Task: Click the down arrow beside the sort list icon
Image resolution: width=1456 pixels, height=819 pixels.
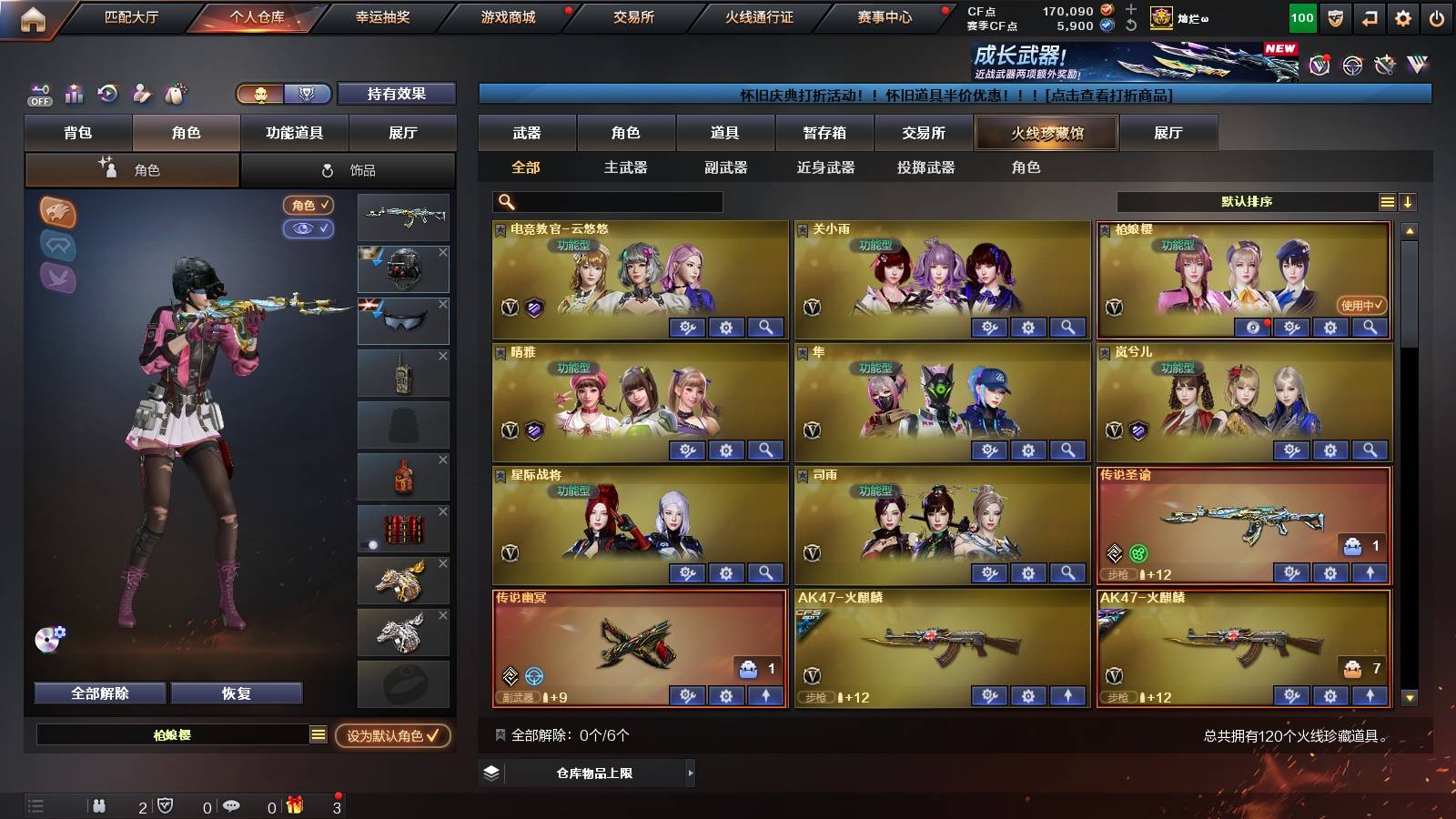Action: click(1409, 202)
